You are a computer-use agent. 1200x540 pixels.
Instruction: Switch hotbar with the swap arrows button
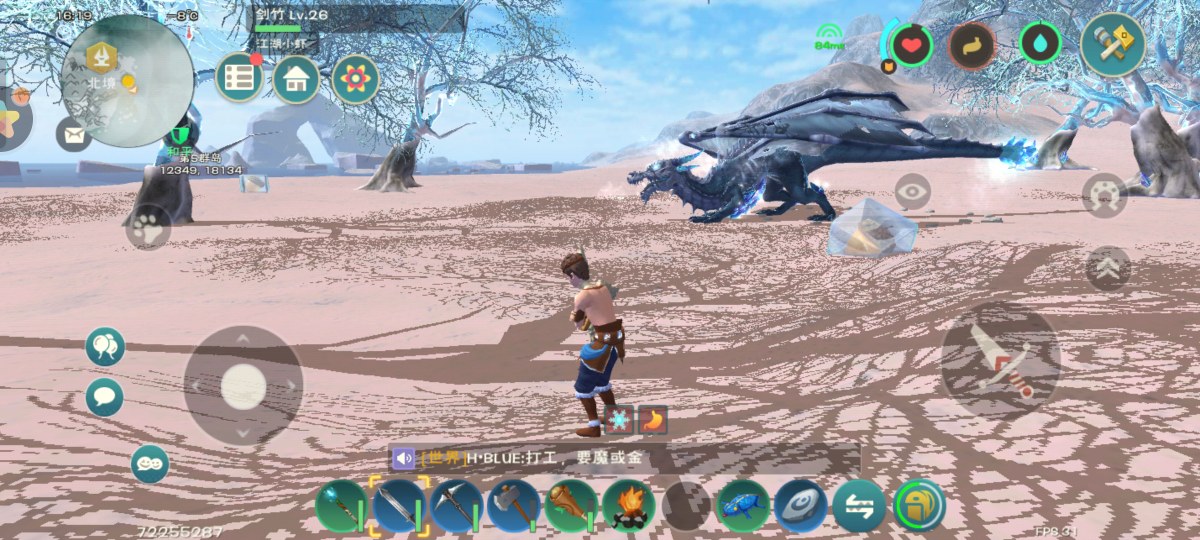click(x=859, y=506)
